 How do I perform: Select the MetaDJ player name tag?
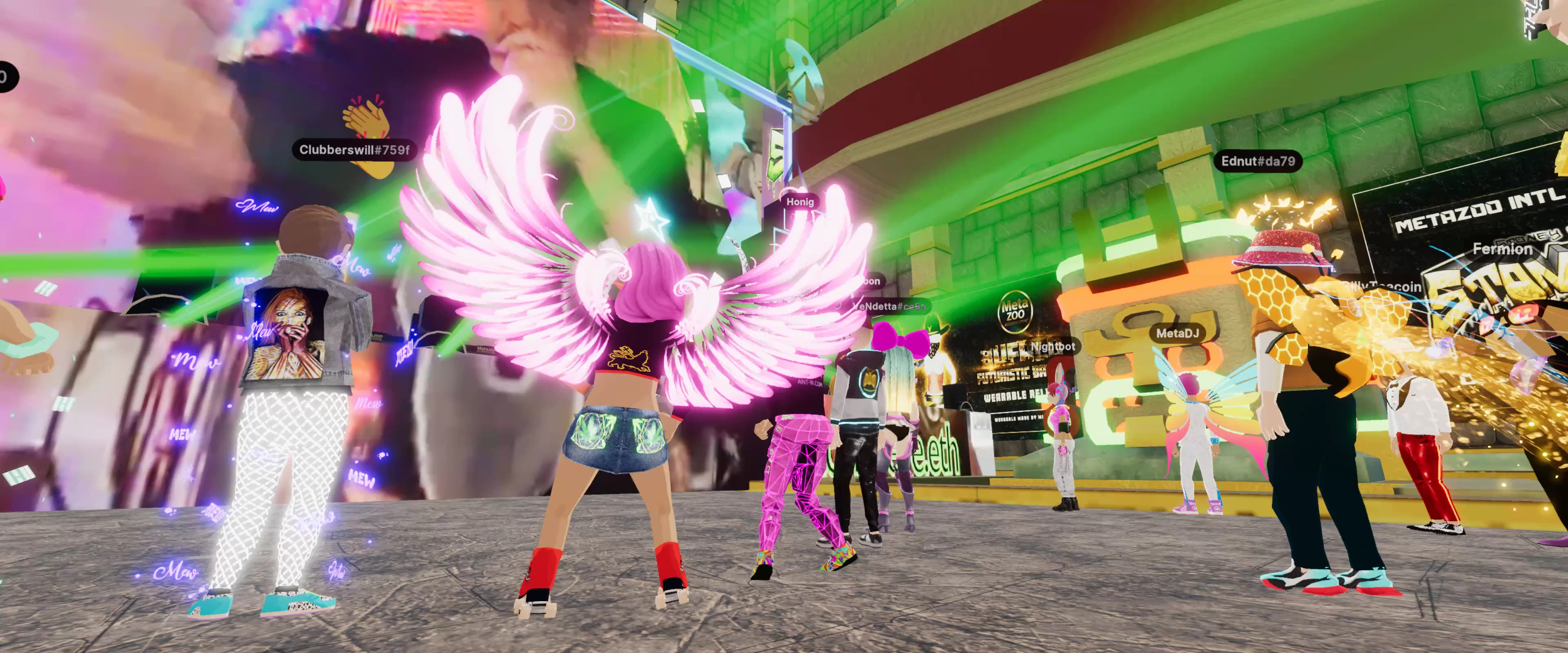pyautogui.click(x=1177, y=333)
